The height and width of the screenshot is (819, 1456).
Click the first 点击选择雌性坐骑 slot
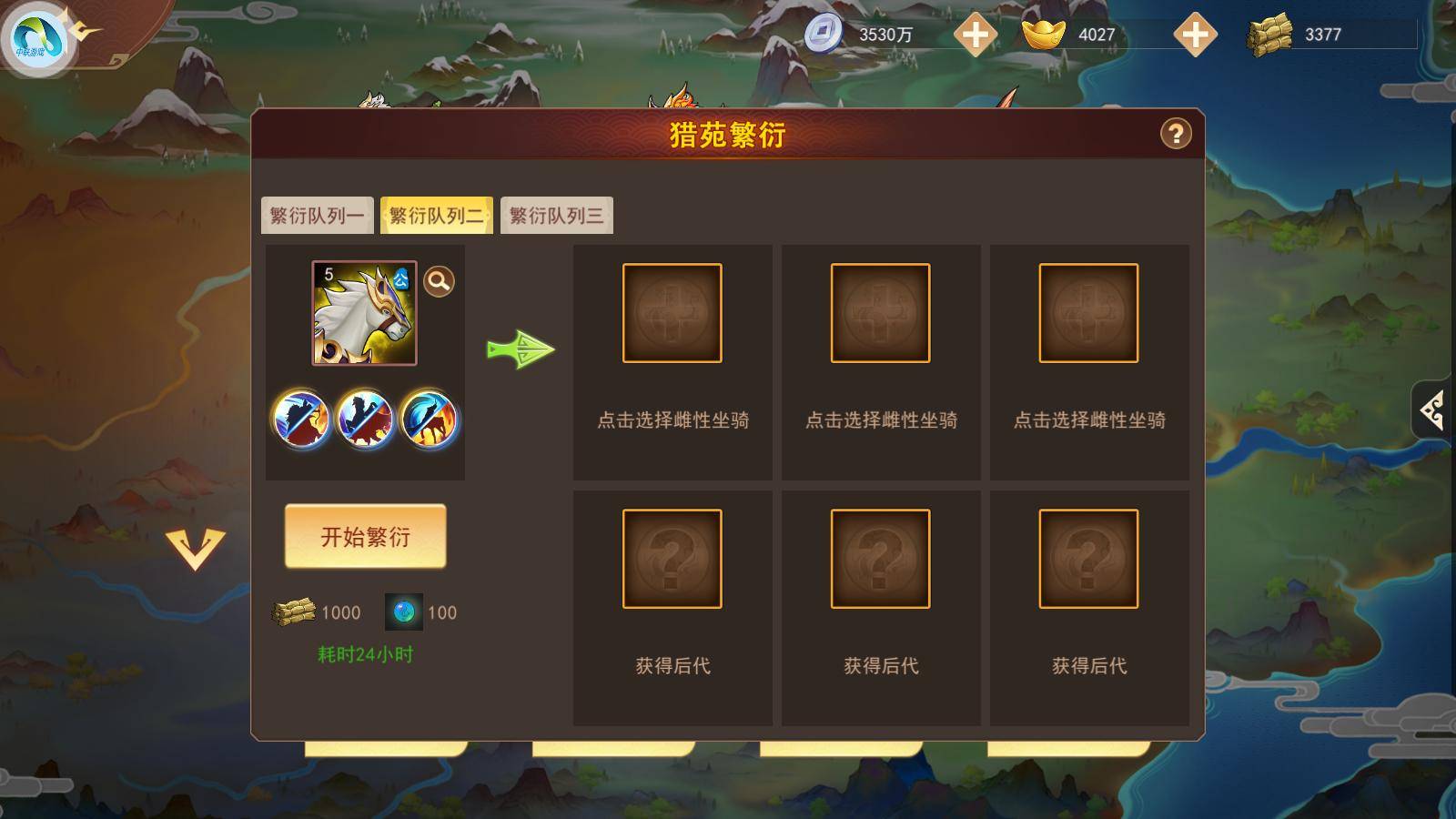[672, 312]
